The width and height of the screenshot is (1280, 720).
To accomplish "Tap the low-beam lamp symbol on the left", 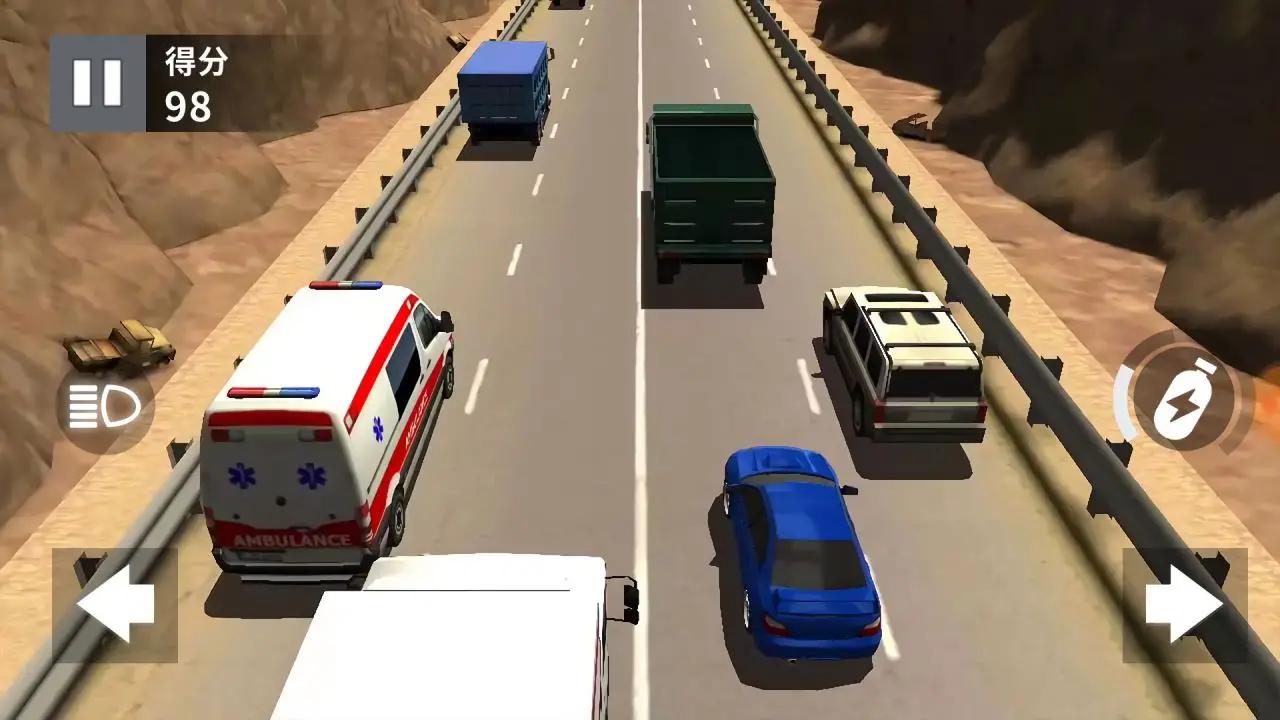I will tap(103, 403).
